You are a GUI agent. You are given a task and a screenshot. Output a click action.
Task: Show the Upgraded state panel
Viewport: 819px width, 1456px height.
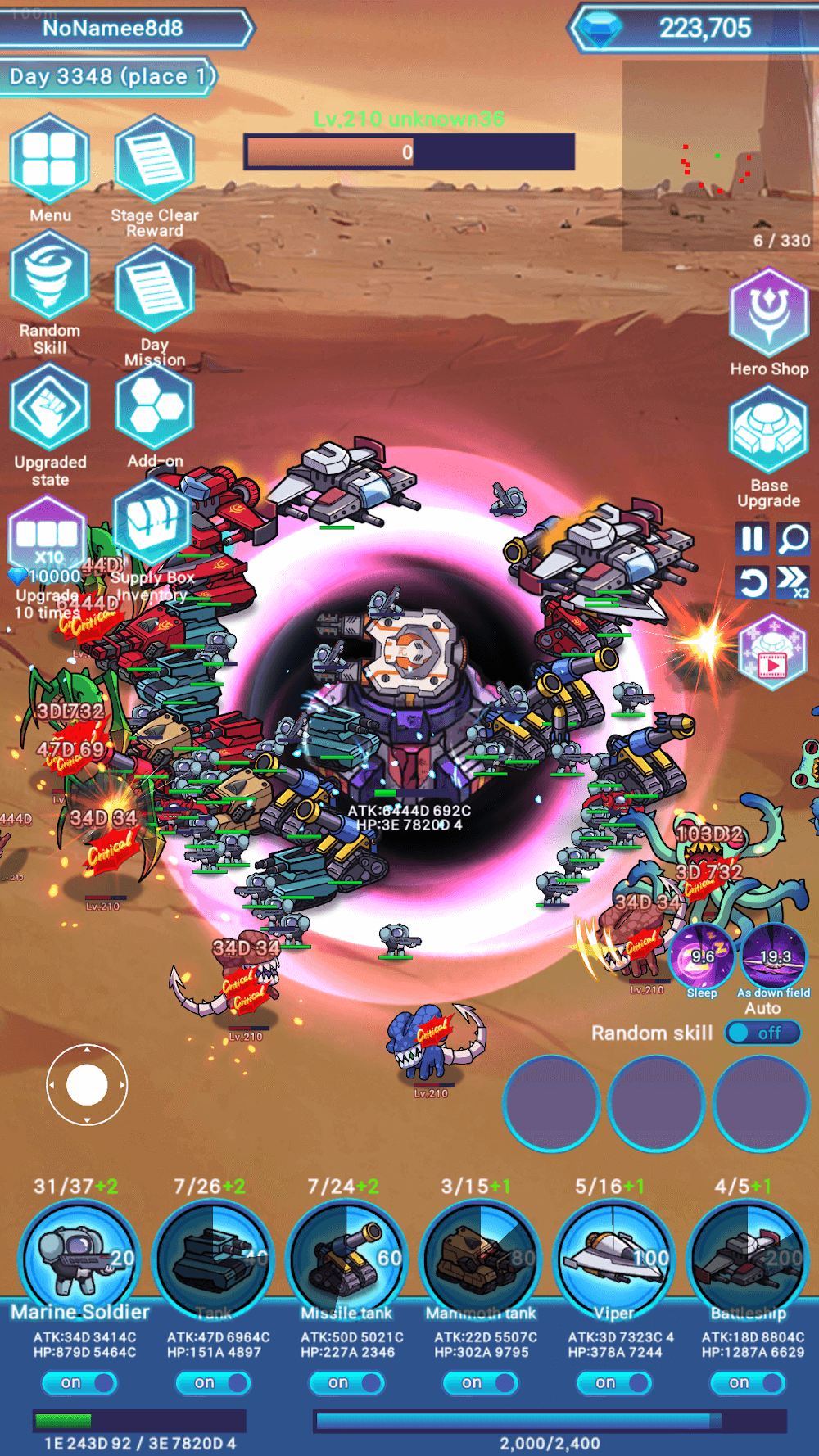click(x=49, y=408)
